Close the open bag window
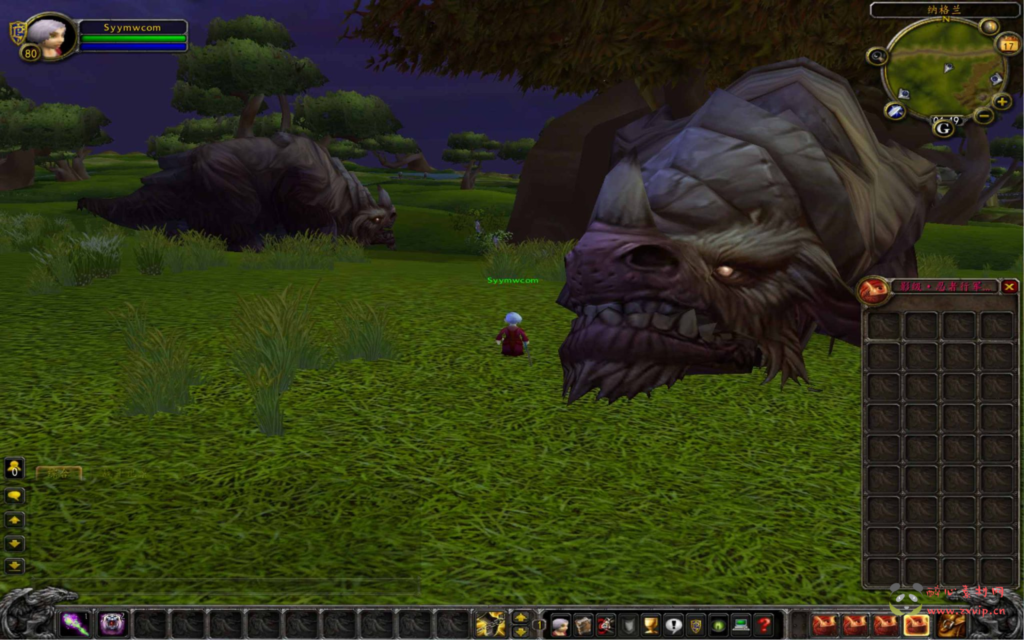The image size is (1024, 640). (x=1009, y=288)
